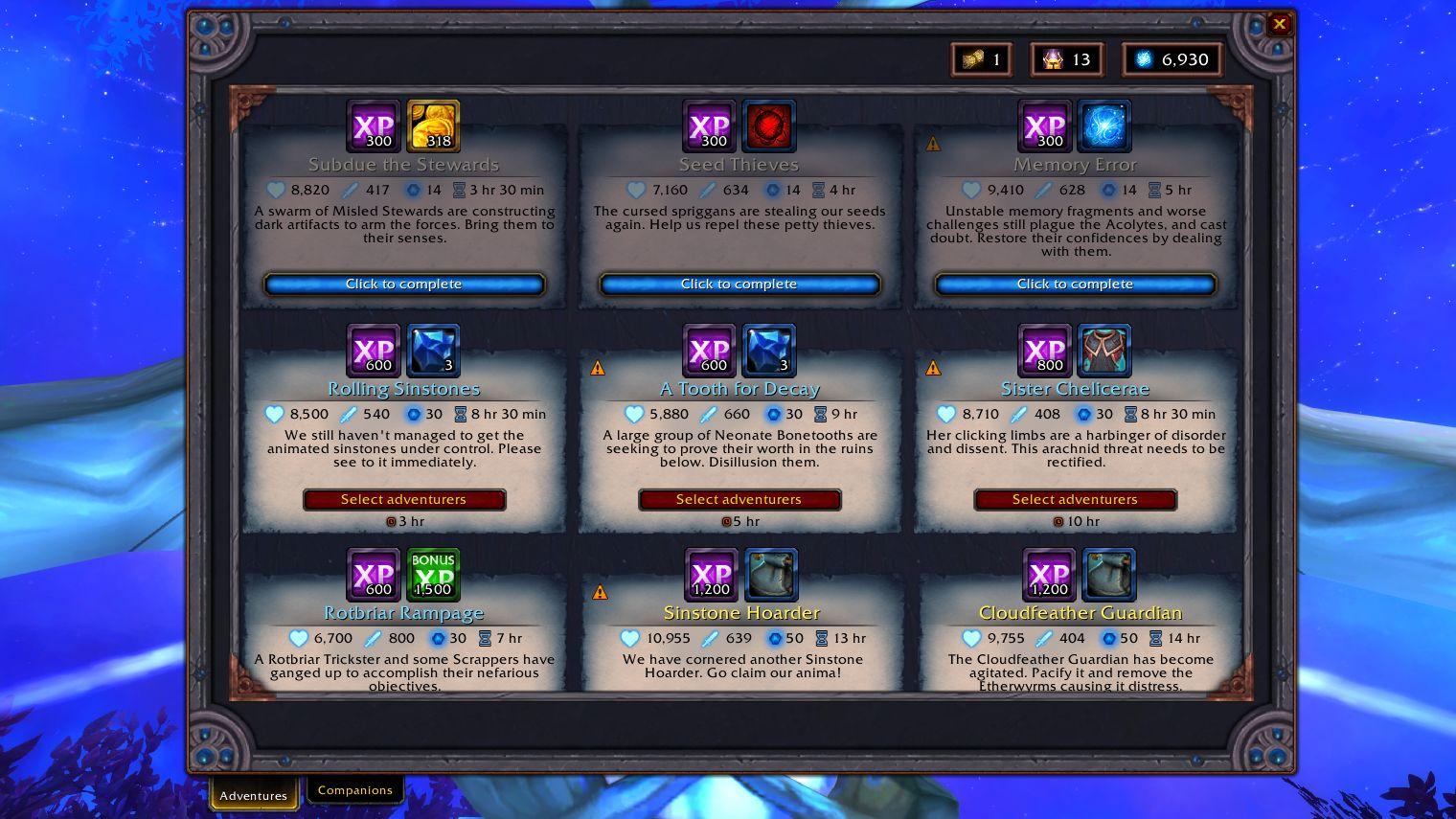Select the Adventures tab

(x=253, y=794)
